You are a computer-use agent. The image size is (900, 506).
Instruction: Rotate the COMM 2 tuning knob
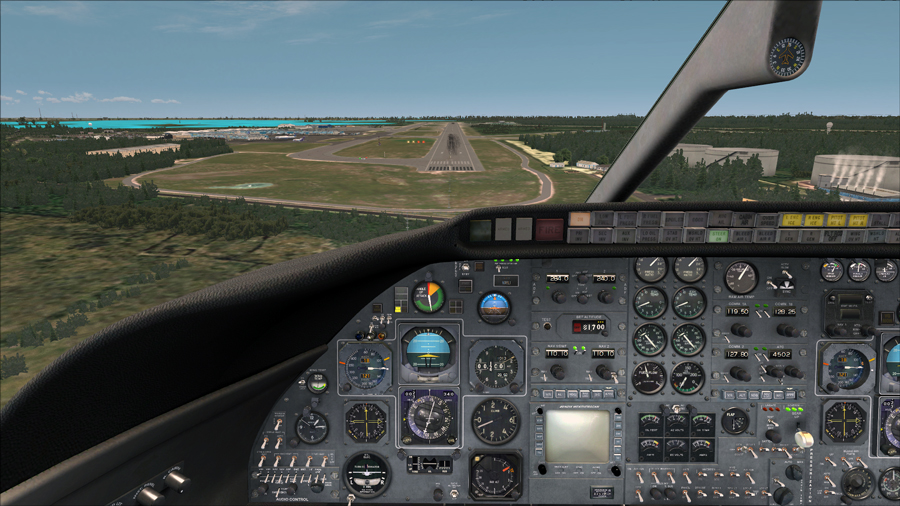pos(740,372)
